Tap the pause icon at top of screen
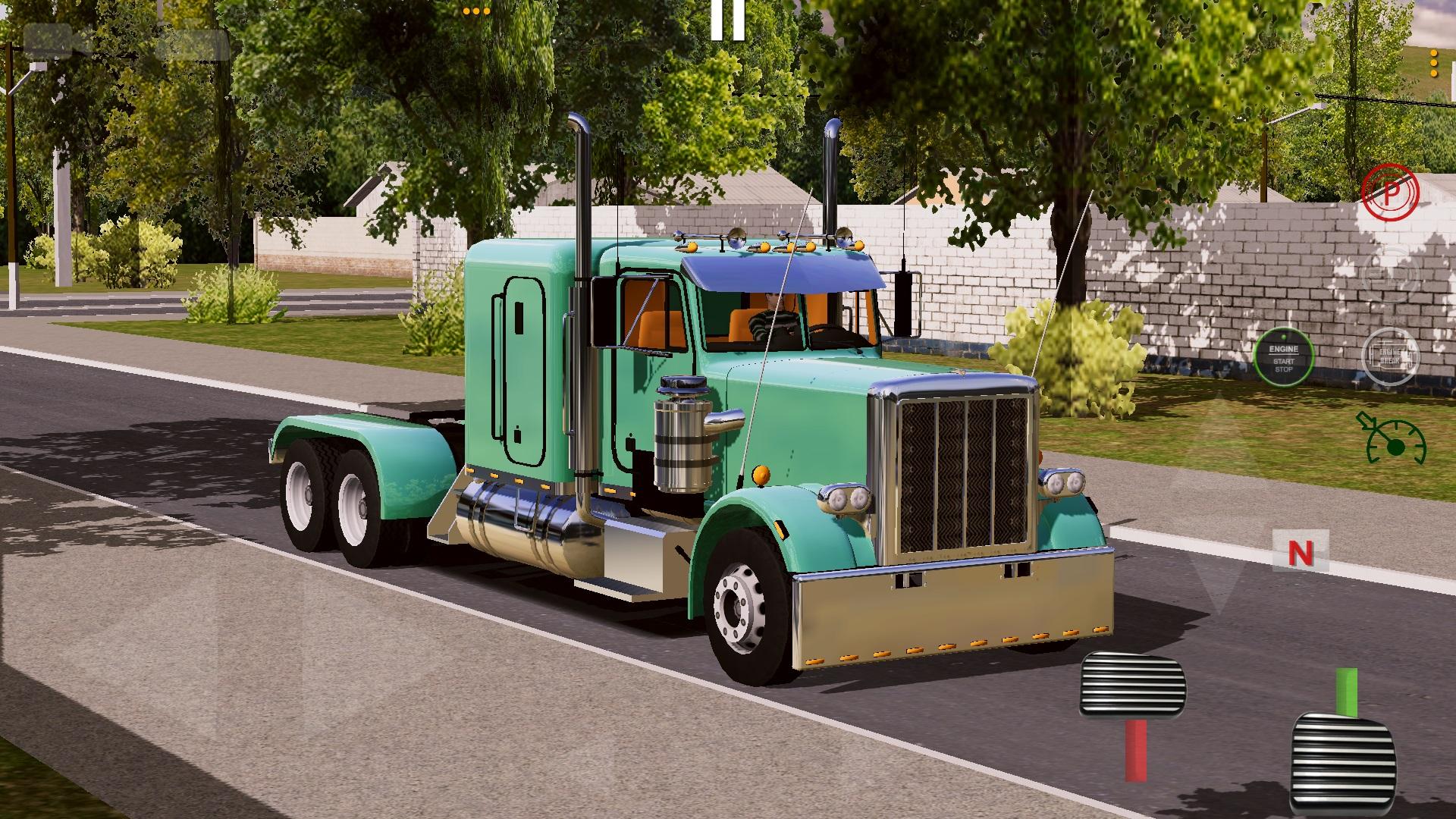This screenshot has width=1456, height=819. coord(728,17)
